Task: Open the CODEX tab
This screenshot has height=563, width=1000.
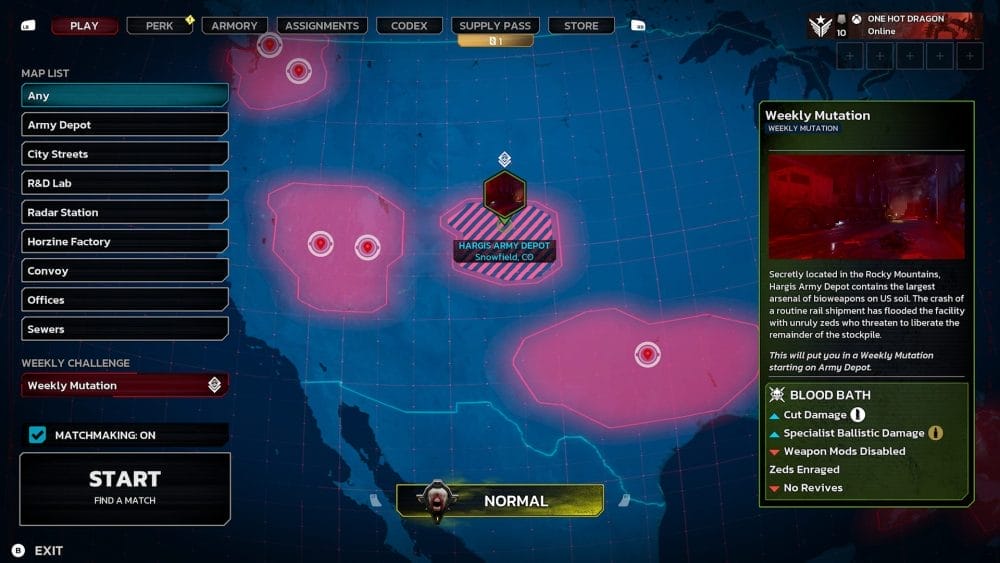Action: tap(408, 26)
